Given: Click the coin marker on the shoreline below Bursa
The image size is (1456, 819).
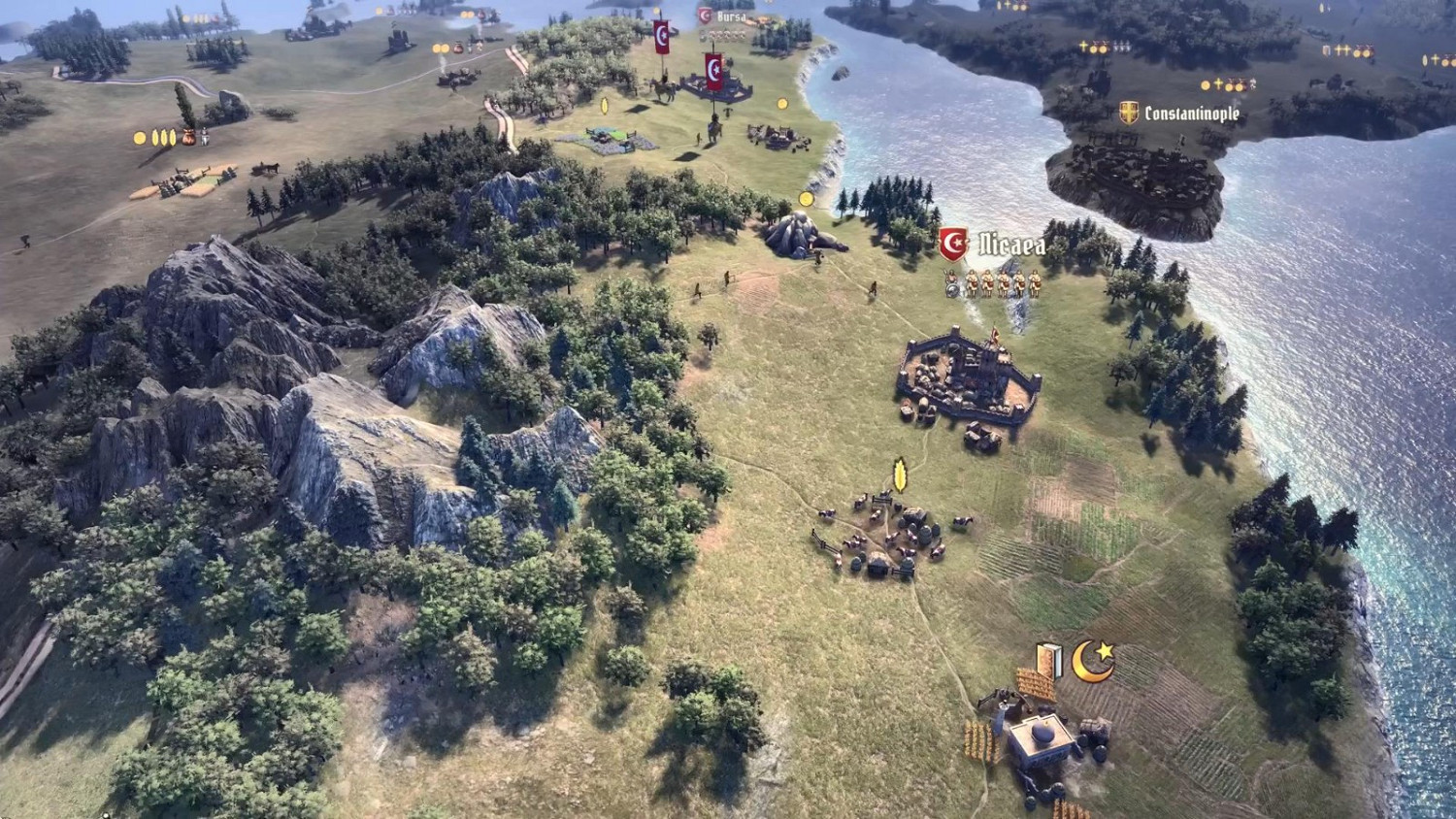Looking at the screenshot, I should point(805,199).
